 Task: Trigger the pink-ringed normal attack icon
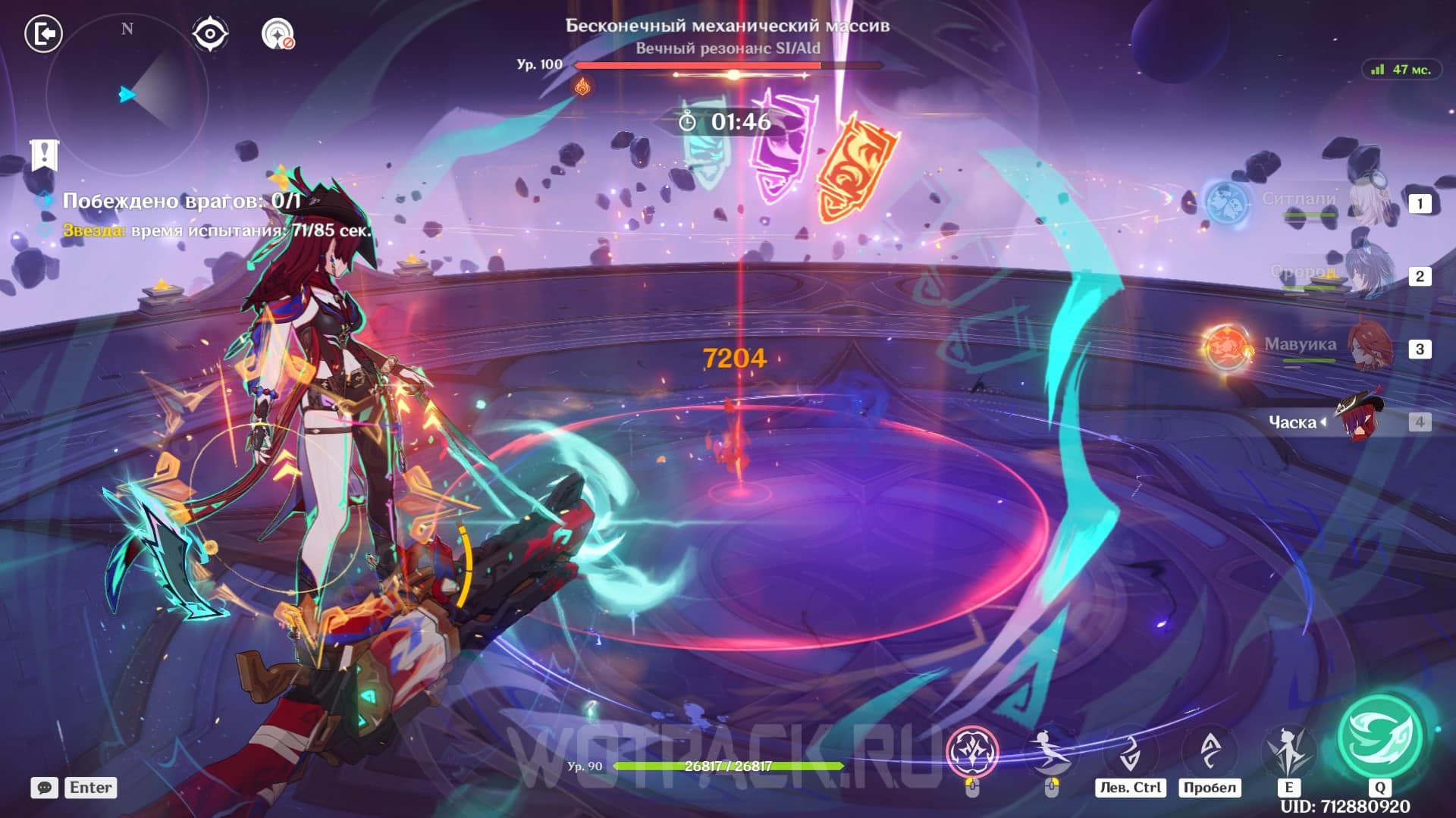point(972,751)
